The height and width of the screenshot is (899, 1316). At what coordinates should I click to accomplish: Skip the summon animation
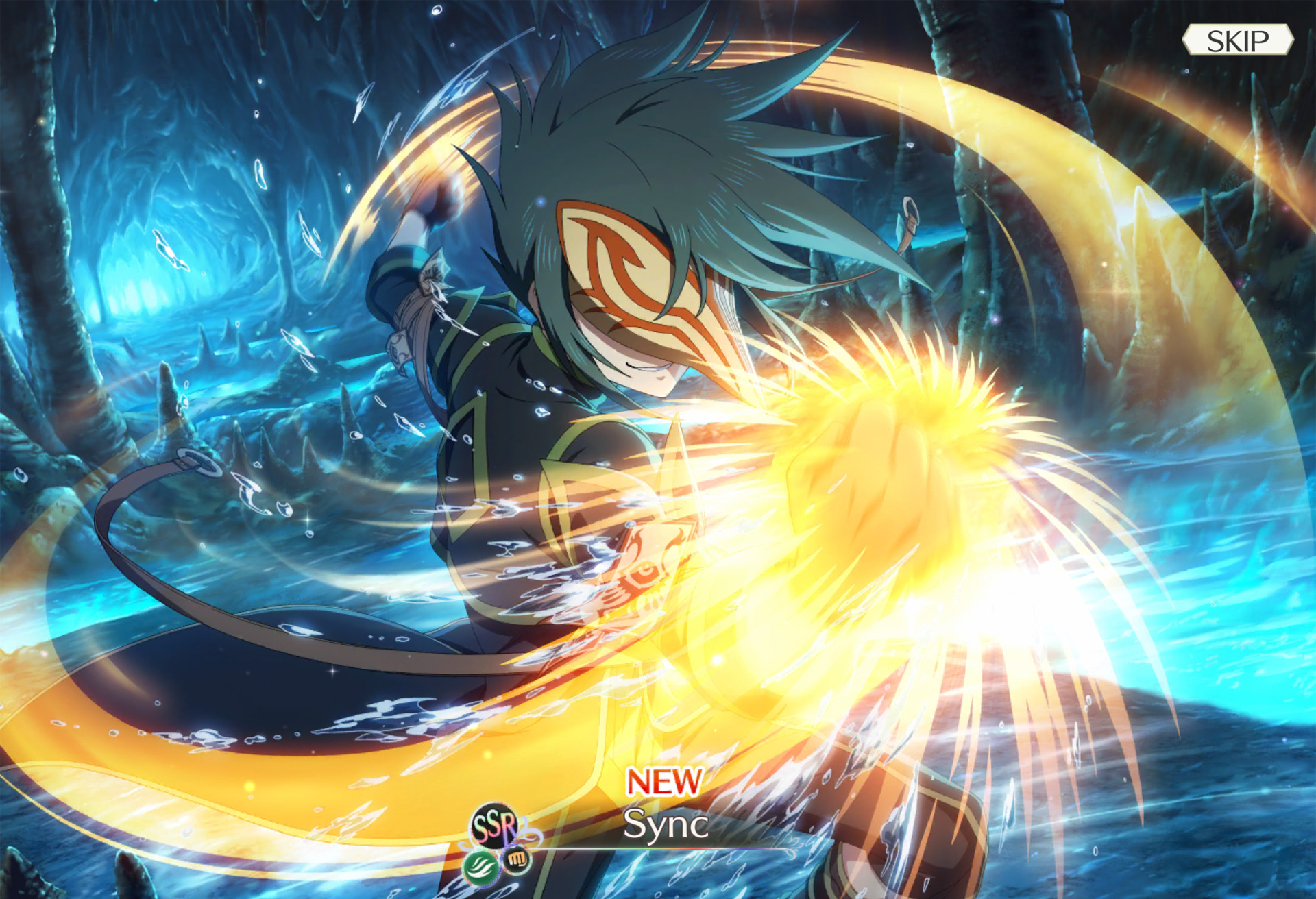click(x=1237, y=40)
